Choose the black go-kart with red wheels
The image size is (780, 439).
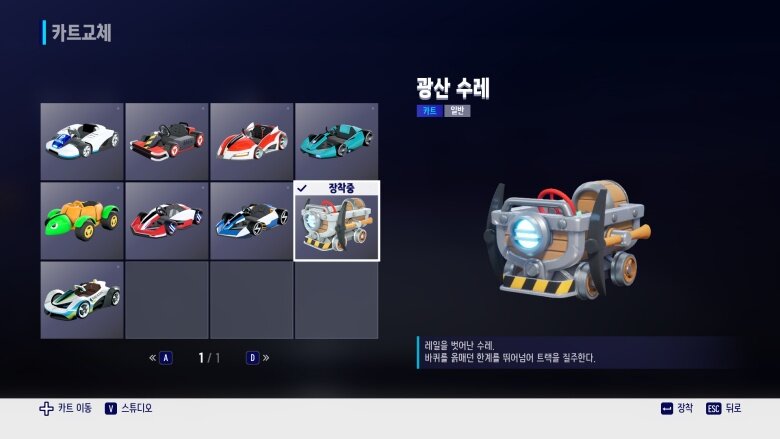click(x=167, y=141)
